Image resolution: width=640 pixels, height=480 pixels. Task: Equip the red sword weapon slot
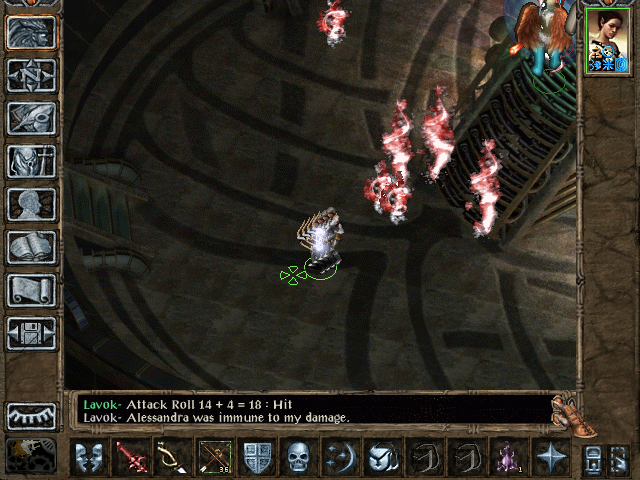tap(131, 458)
